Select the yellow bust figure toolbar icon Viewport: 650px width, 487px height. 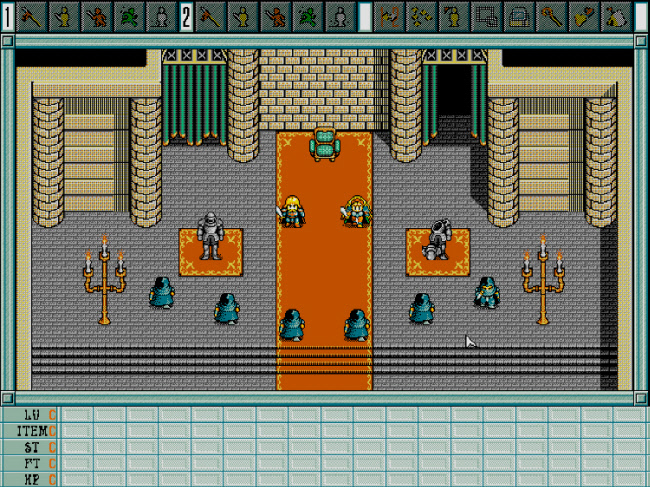(x=455, y=16)
